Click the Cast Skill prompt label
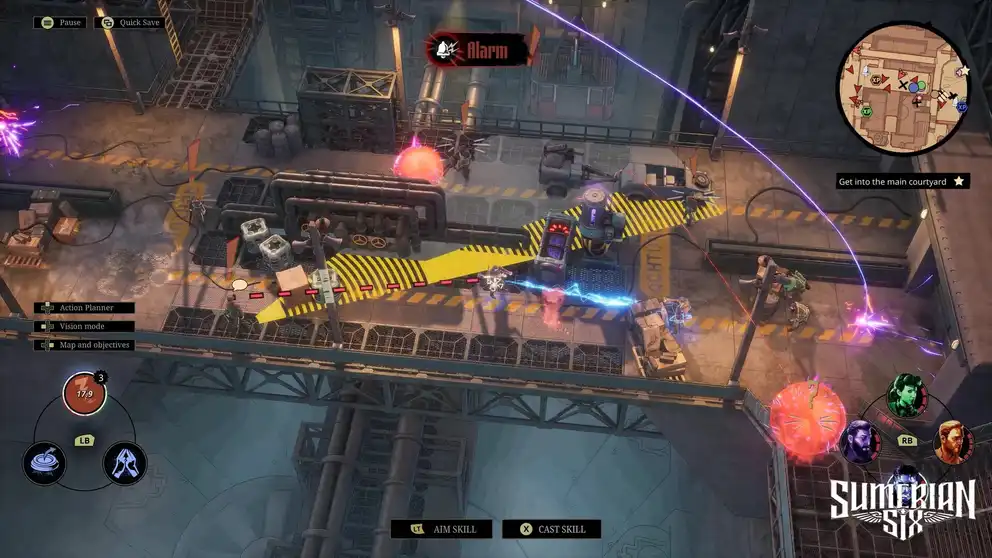Image resolution: width=992 pixels, height=558 pixels. pyautogui.click(x=551, y=529)
